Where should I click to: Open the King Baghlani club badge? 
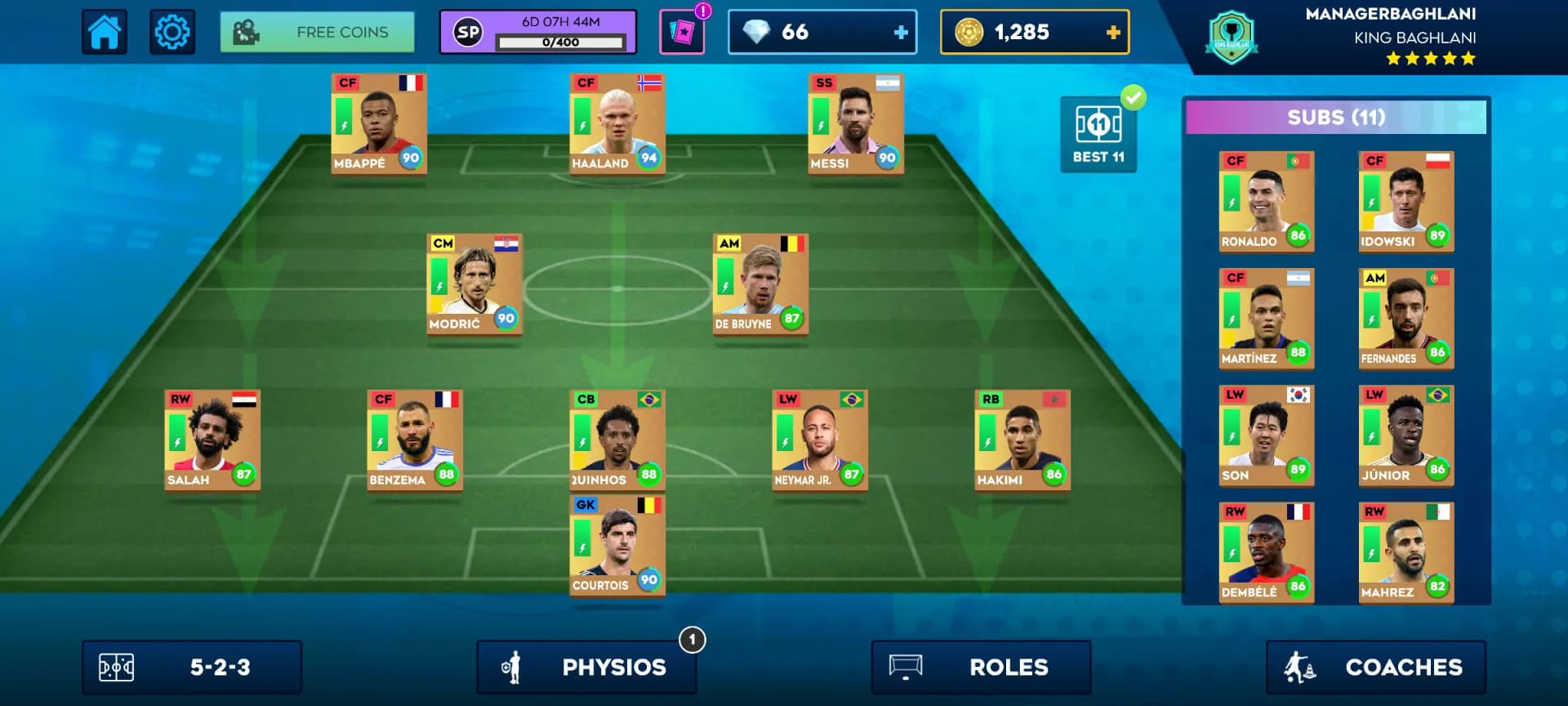click(x=1232, y=38)
